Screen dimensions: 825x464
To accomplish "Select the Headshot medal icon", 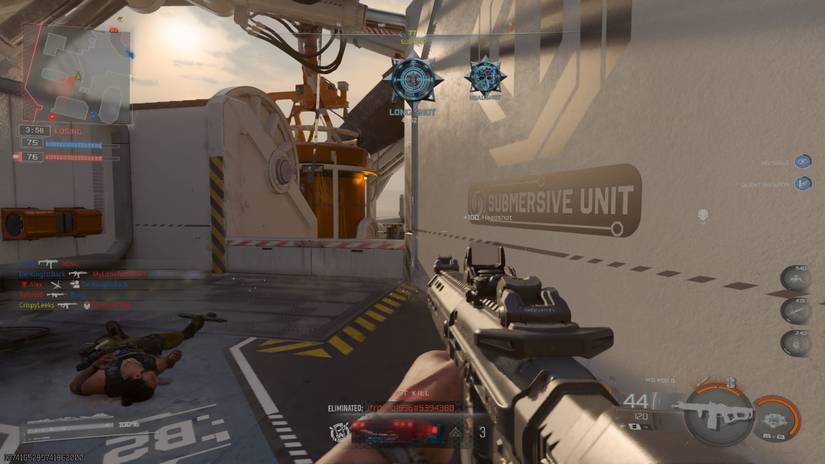I will pyautogui.click(x=485, y=77).
